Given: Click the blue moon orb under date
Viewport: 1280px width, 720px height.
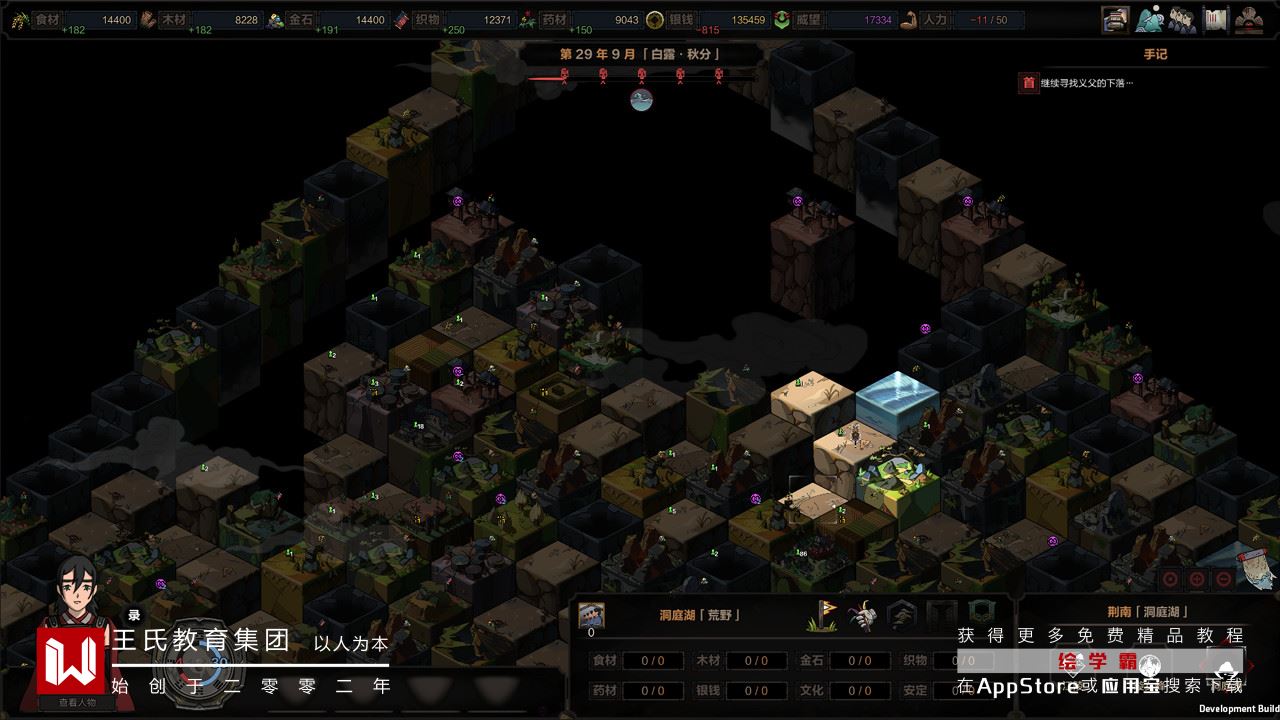Looking at the screenshot, I should point(641,99).
